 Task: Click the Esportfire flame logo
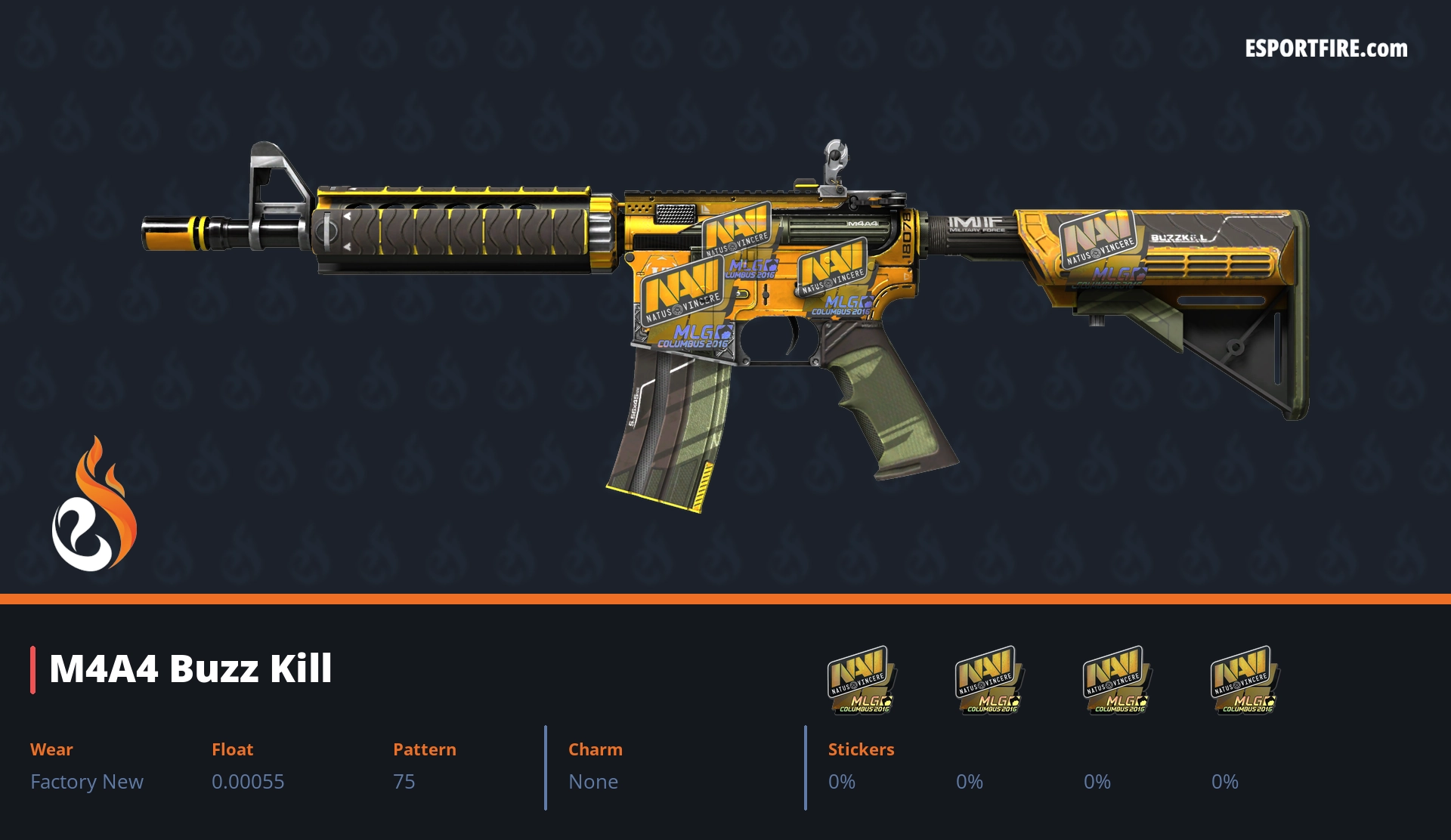click(x=94, y=505)
